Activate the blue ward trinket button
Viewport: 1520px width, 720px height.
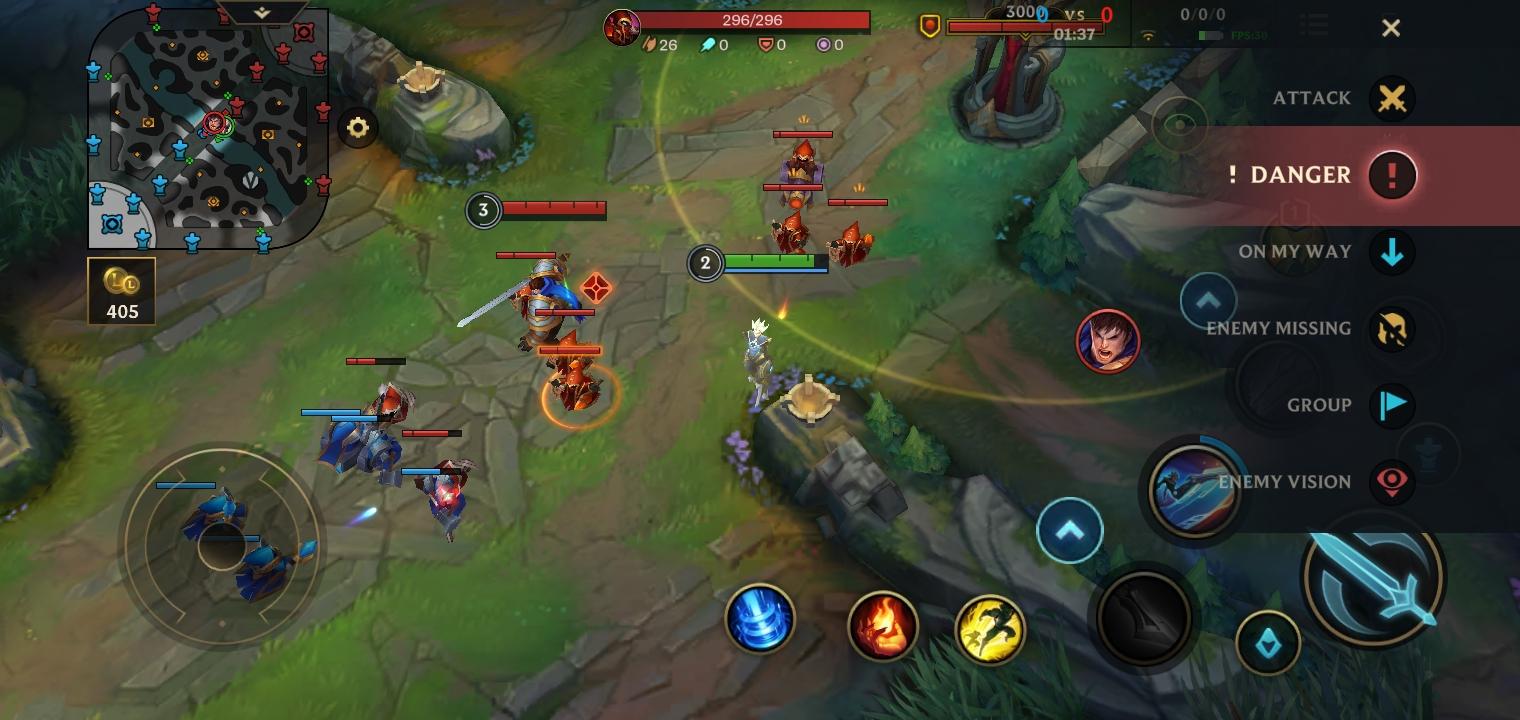point(1267,643)
